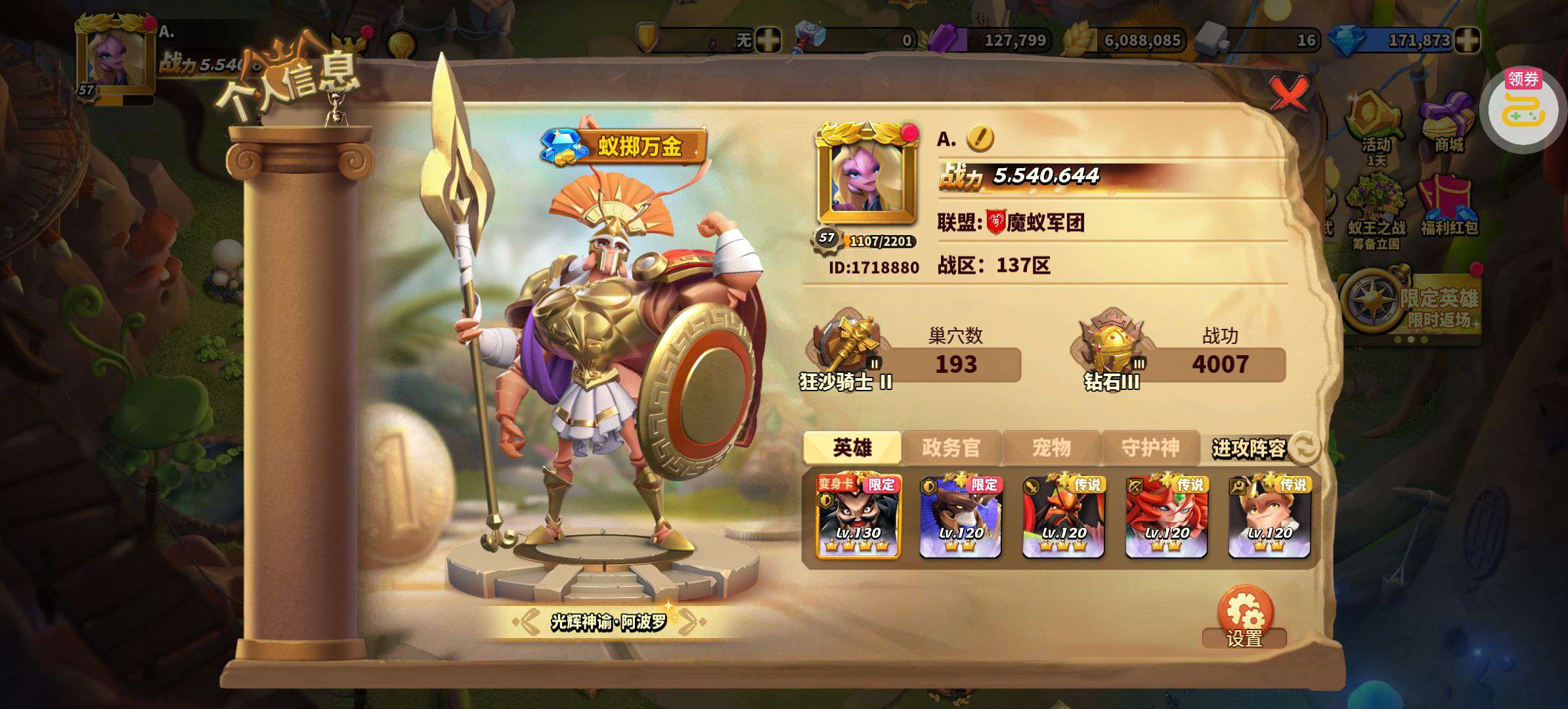Image resolution: width=1568 pixels, height=709 pixels.
Task: Switch to the 英雄 heroes tab
Action: [852, 448]
